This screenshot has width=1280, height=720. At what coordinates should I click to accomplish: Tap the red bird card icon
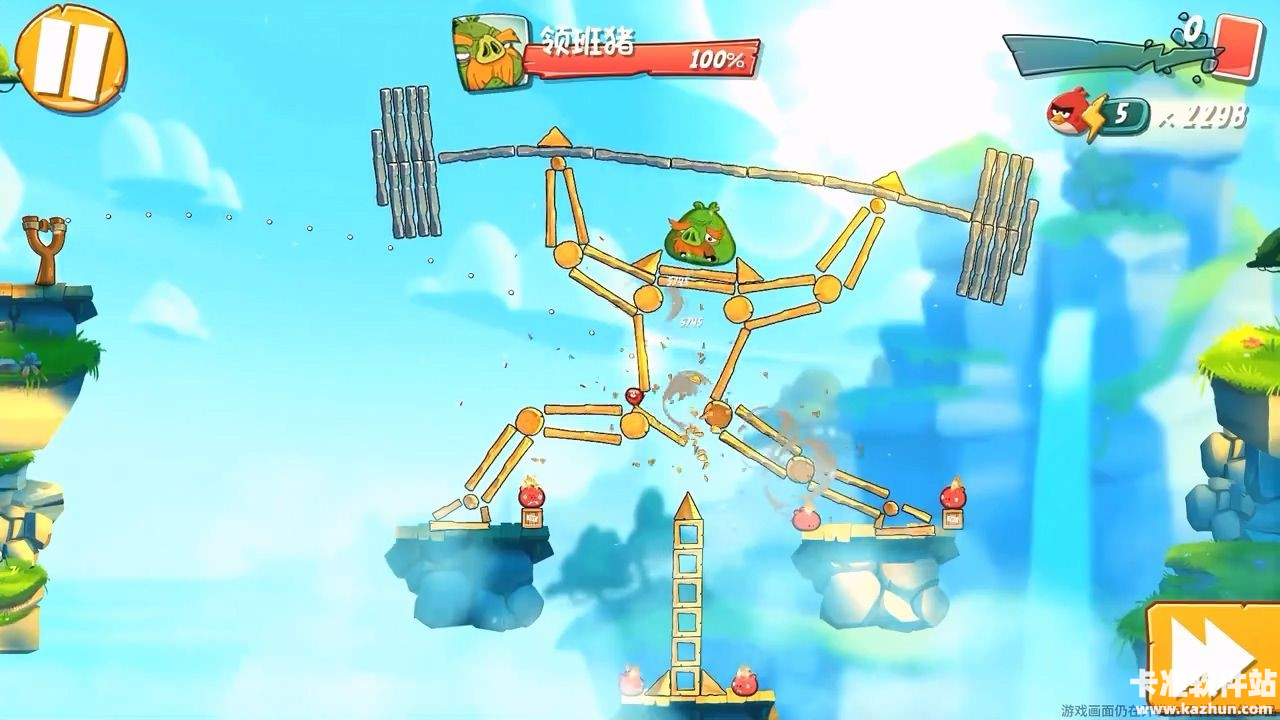[x=1238, y=46]
